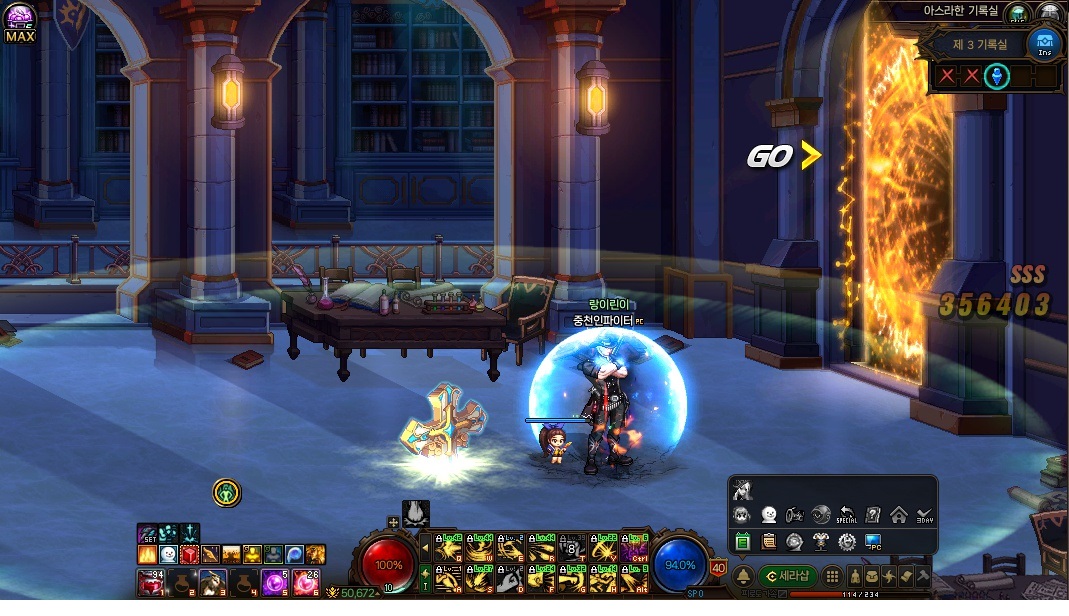This screenshot has width=1069, height=616.
Task: Click the 세라샵 cash shop button
Action: 788,575
